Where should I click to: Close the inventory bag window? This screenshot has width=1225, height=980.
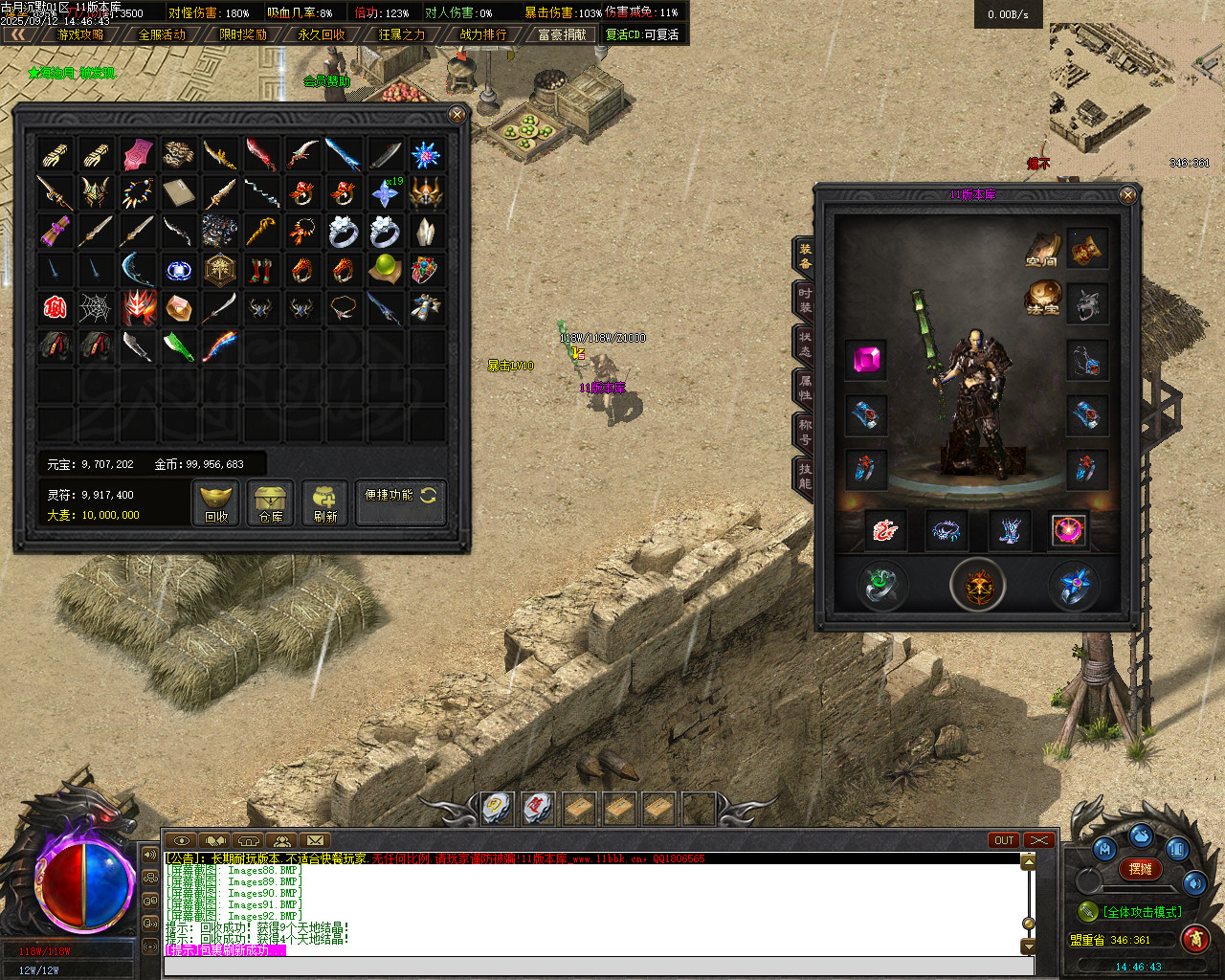pos(457,115)
